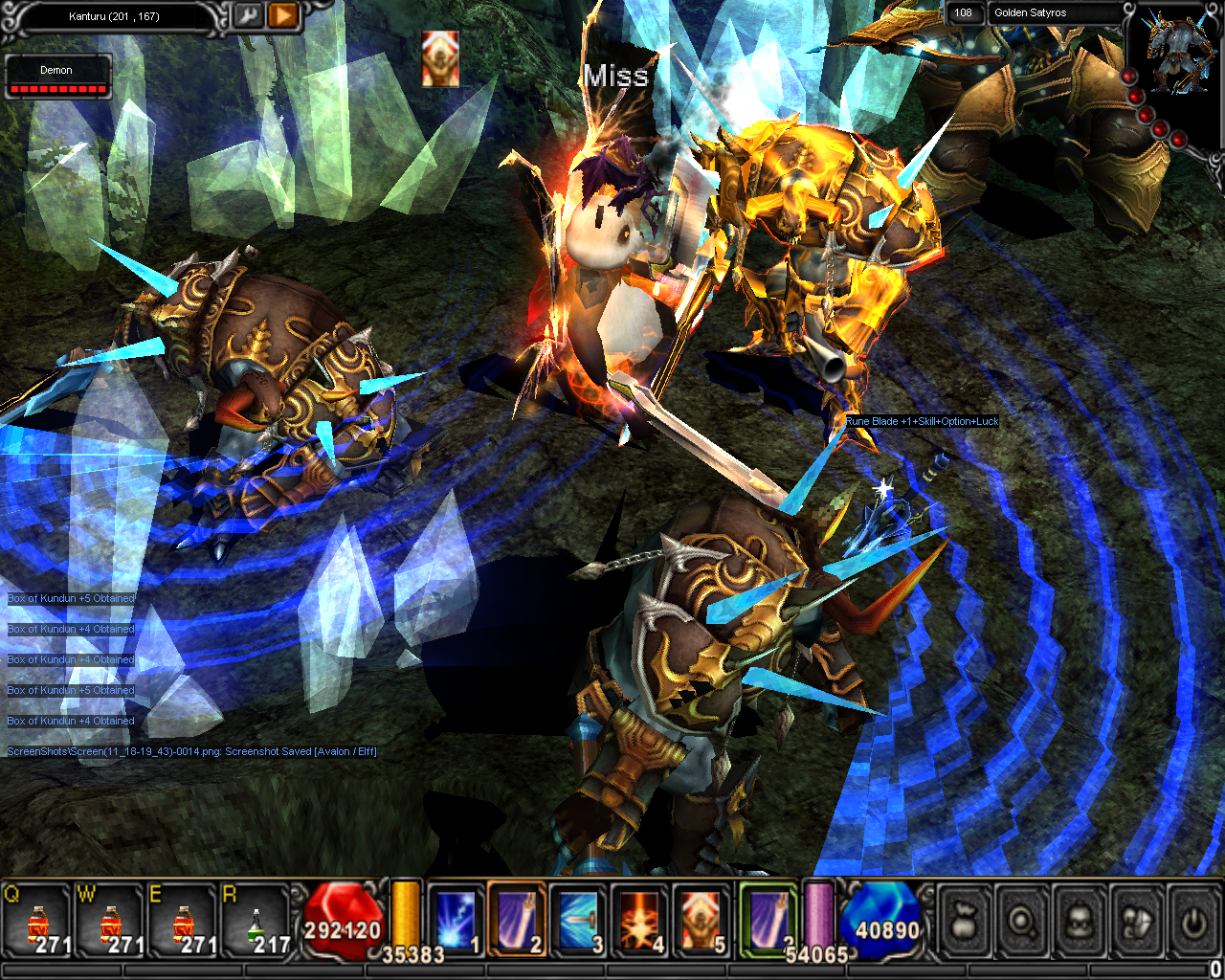This screenshot has width=1225, height=980.
Task: Use the red potion in slot E
Action: 184,923
